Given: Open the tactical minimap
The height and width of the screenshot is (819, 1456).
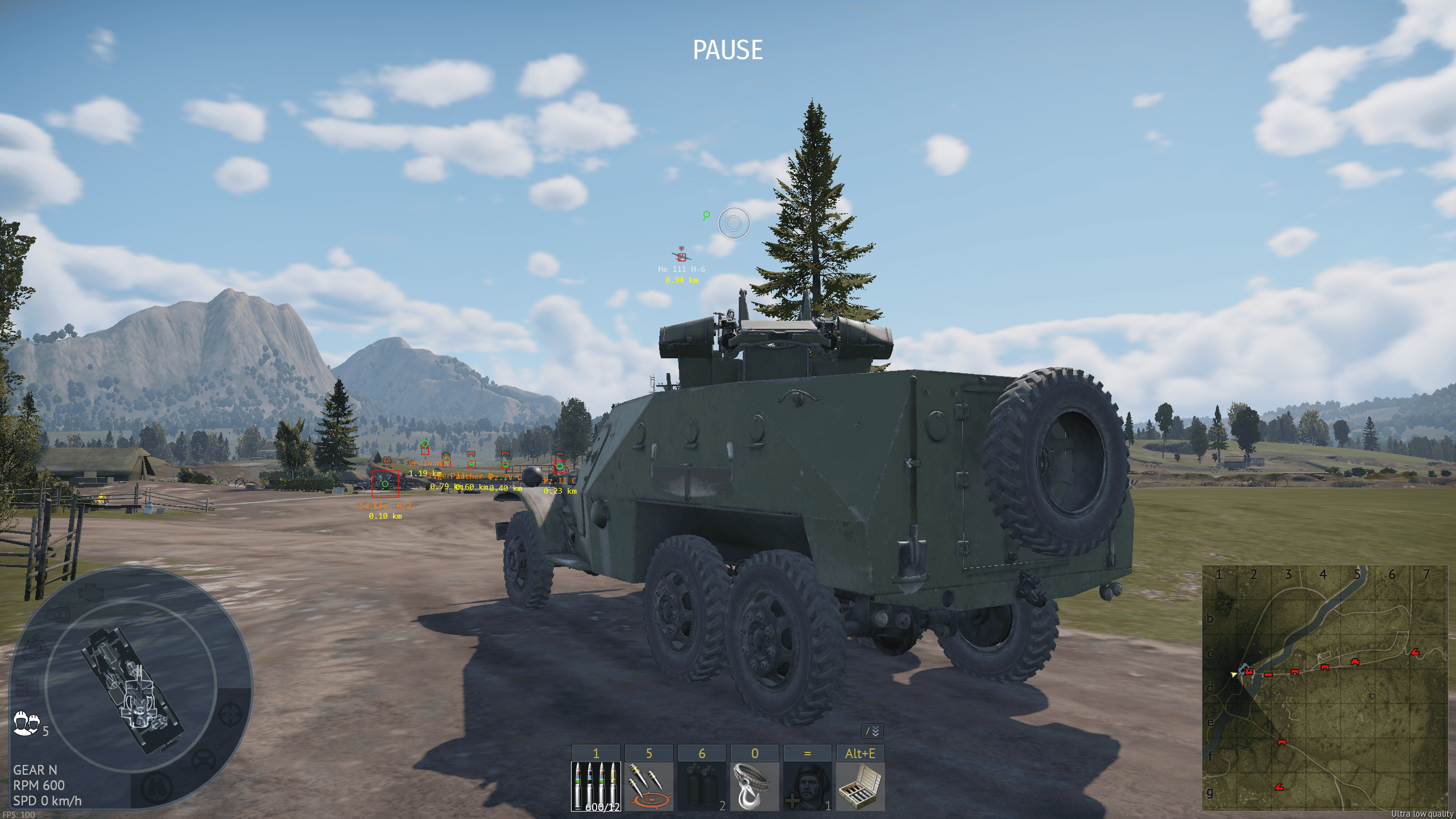Looking at the screenshot, I should click(x=1324, y=687).
